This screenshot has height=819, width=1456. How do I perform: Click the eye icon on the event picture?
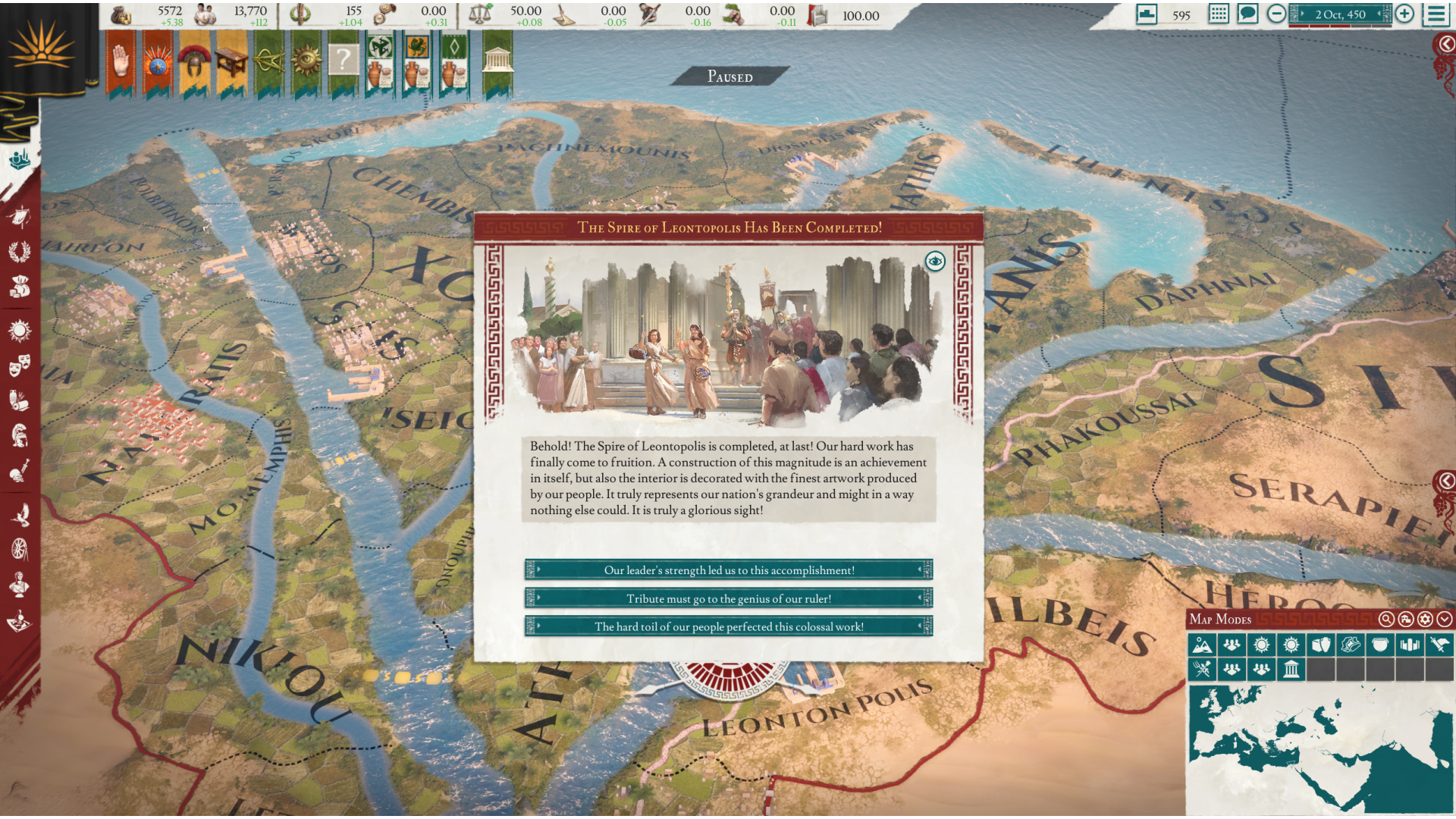coord(935,262)
